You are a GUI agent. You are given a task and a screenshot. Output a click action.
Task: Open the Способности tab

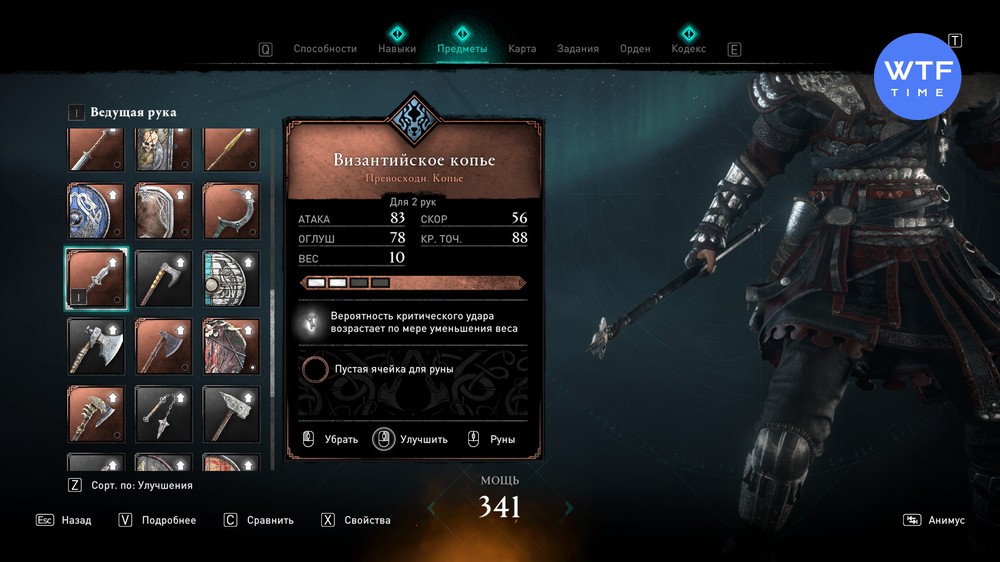[x=325, y=48]
